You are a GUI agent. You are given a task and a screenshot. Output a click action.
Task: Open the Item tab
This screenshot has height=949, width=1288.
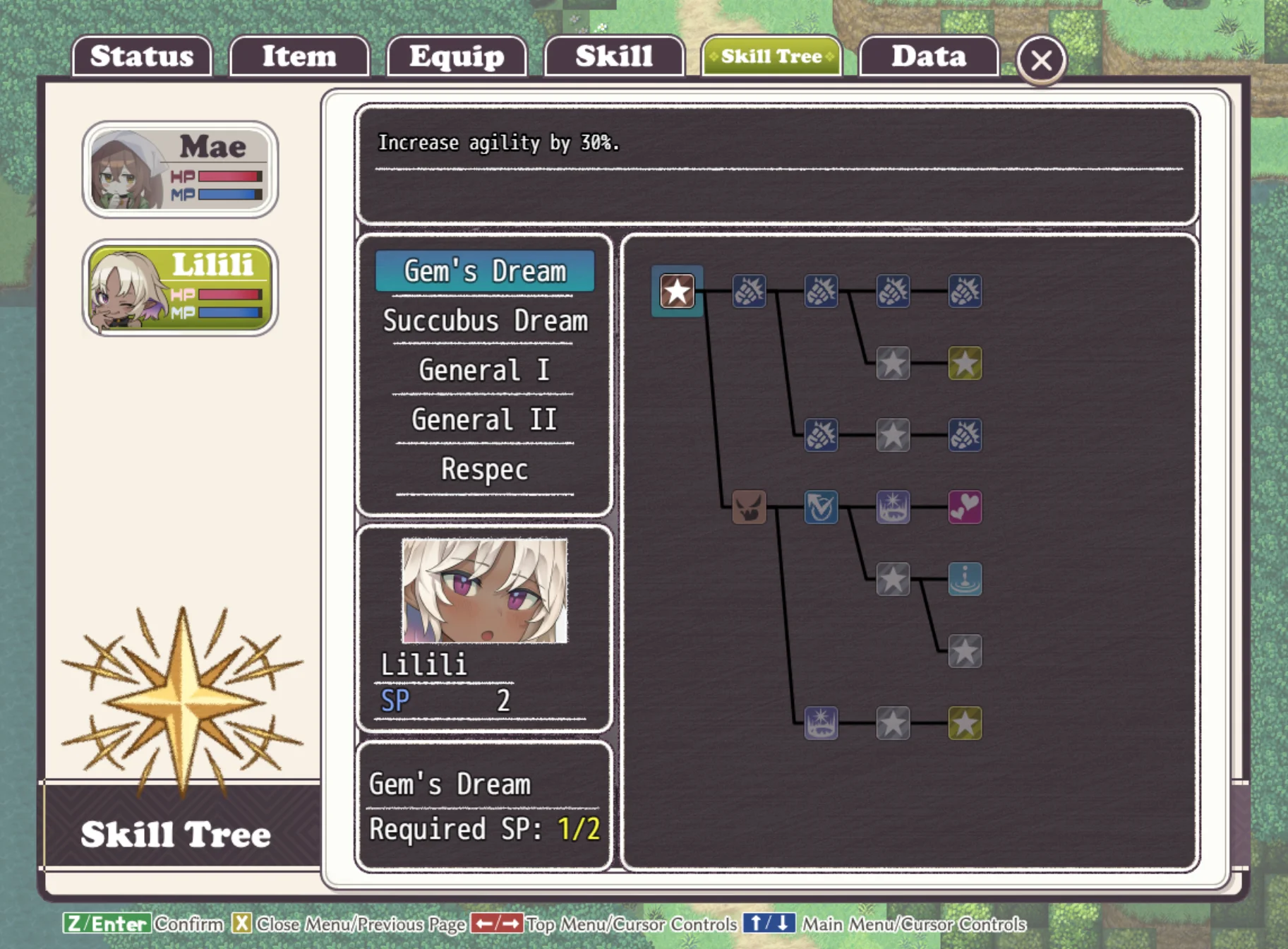(299, 56)
